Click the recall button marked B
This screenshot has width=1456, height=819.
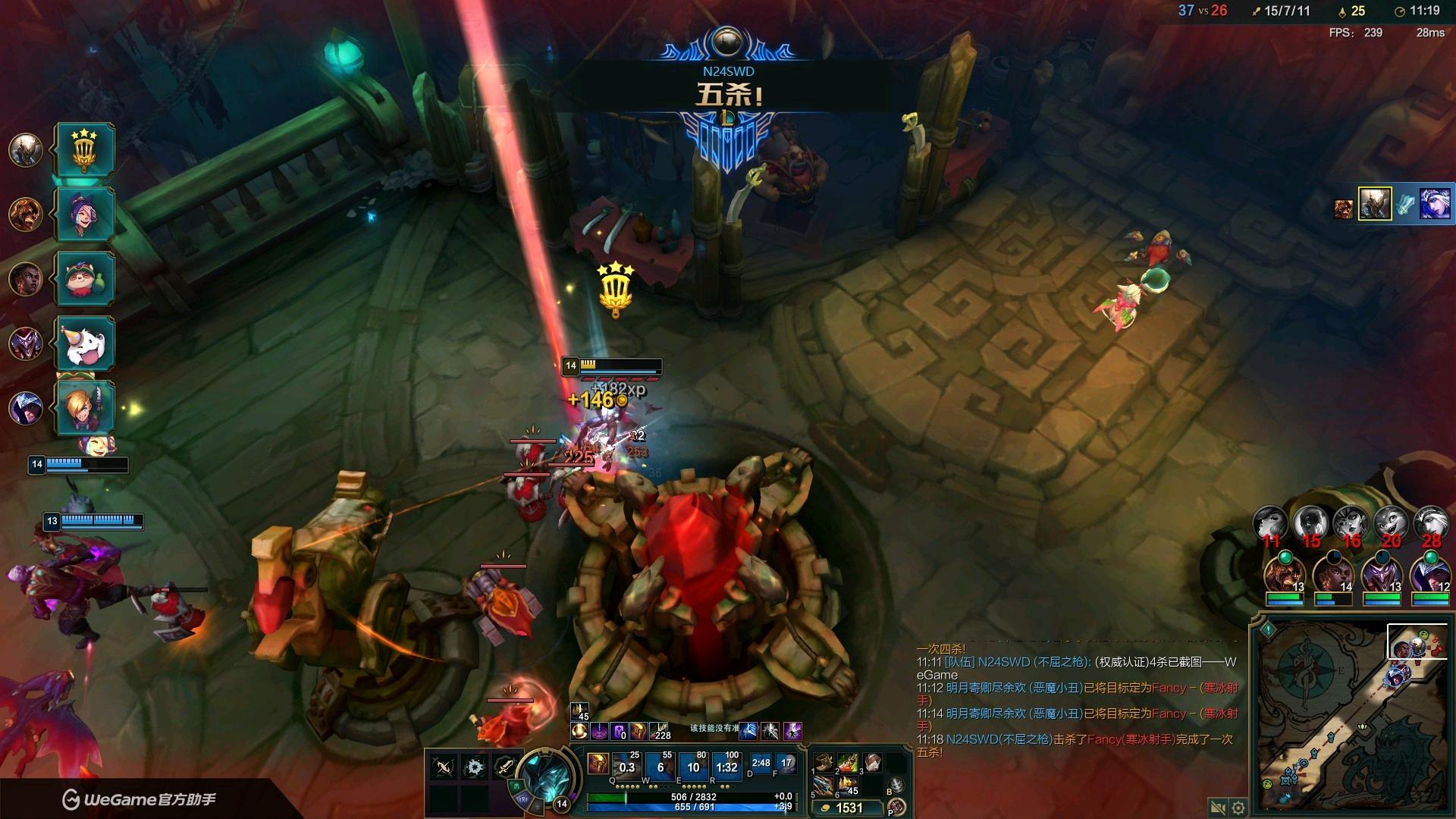(x=896, y=786)
